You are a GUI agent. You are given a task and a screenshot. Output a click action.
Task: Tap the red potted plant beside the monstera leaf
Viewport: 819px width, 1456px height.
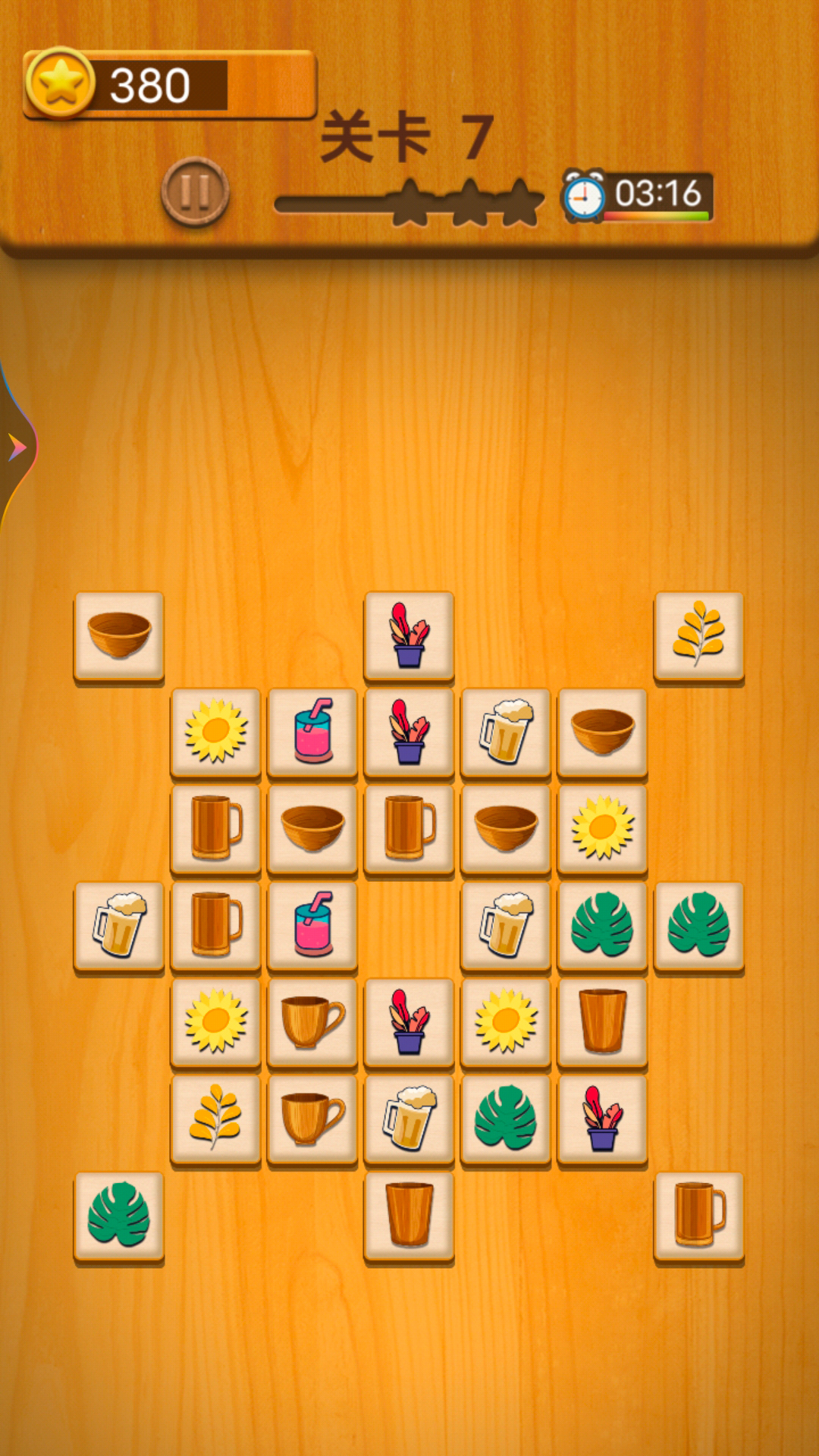click(x=602, y=1118)
